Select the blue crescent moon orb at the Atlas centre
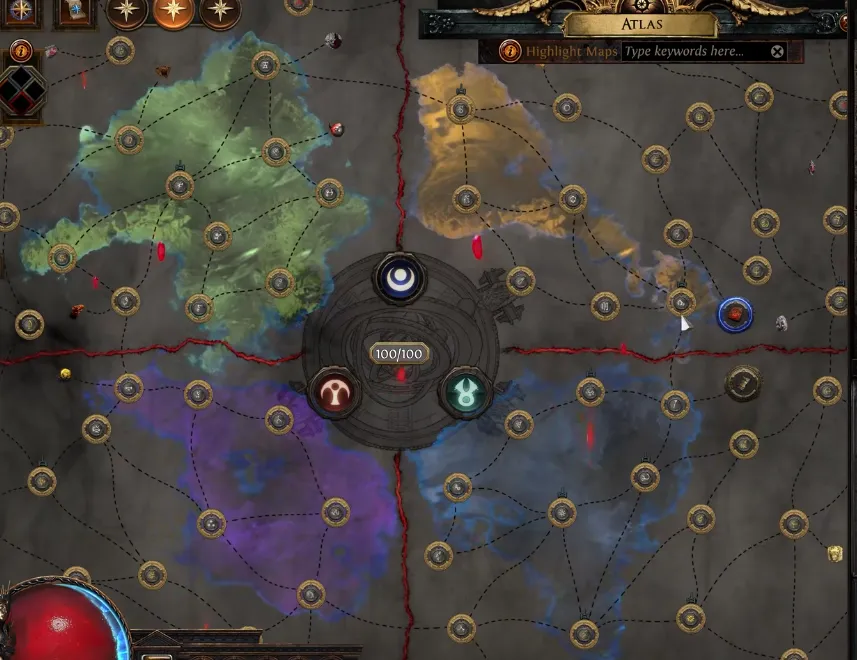The image size is (857, 660). pyautogui.click(x=400, y=277)
